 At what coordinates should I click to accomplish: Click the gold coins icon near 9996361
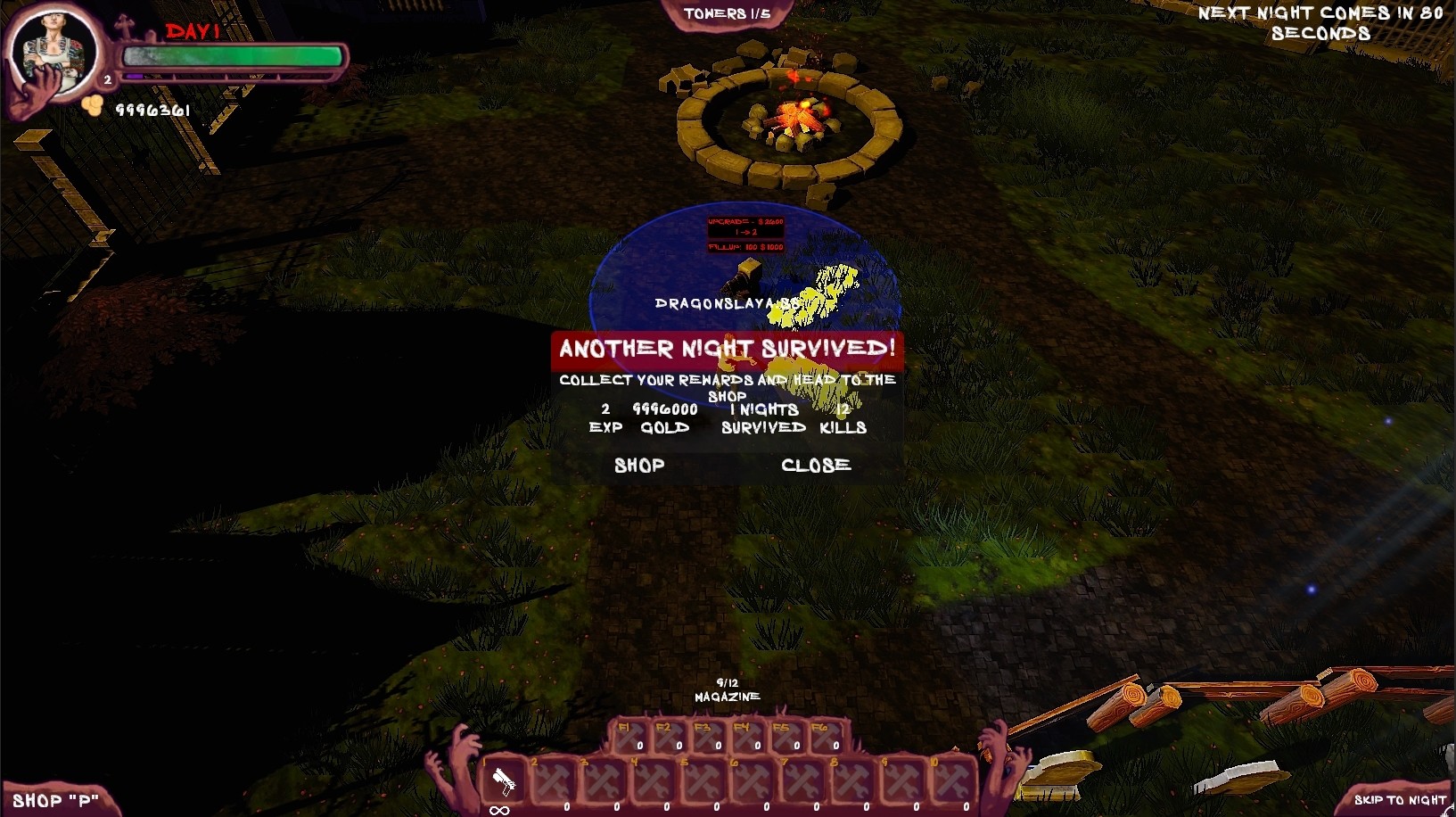click(92, 107)
